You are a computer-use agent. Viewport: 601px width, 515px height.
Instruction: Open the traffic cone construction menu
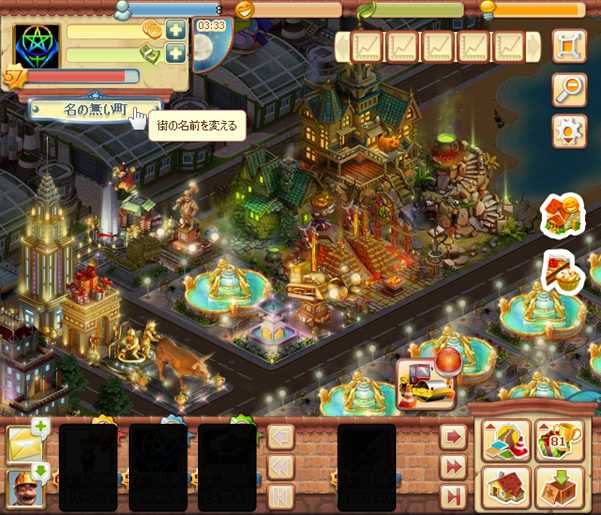tap(507, 440)
